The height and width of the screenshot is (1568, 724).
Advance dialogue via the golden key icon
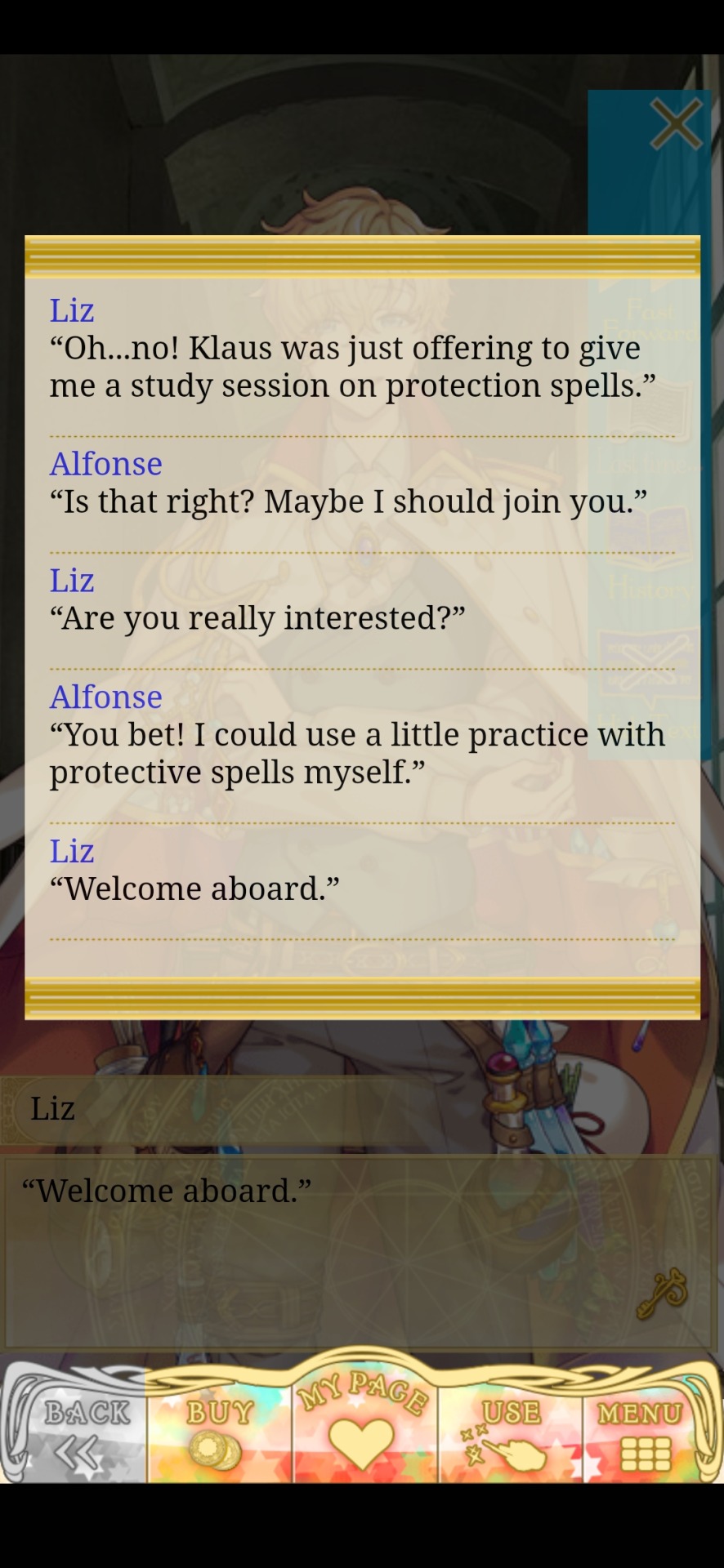662,1294
